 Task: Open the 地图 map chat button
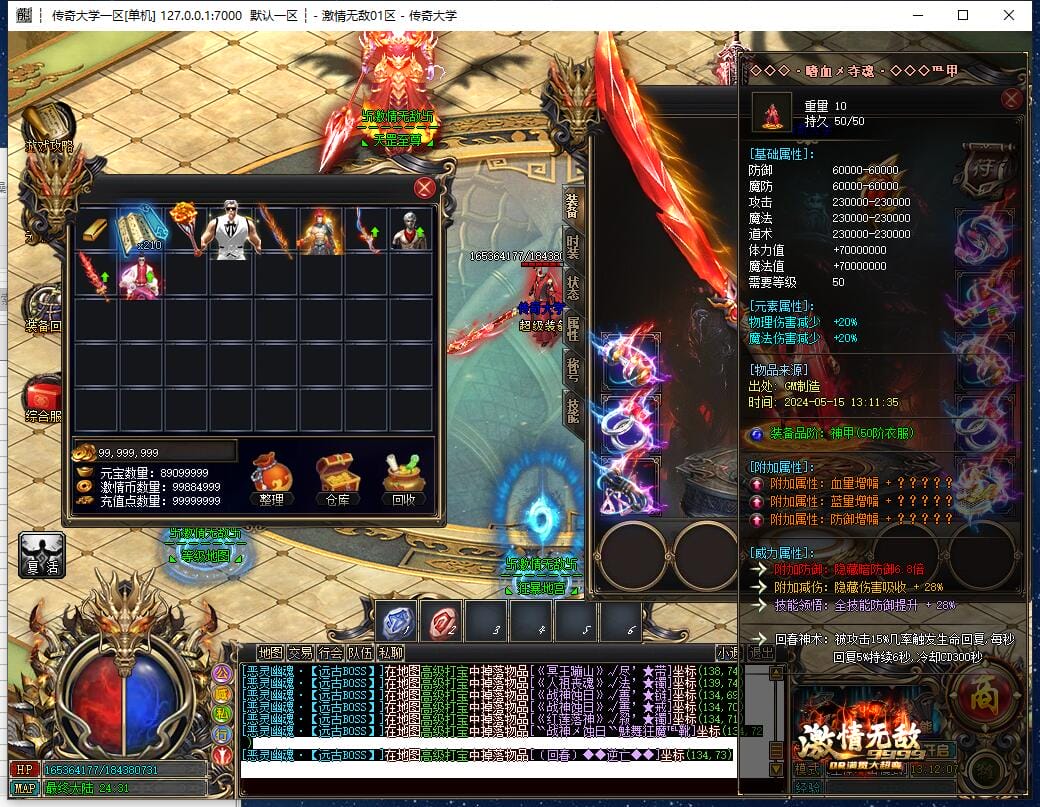pyautogui.click(x=270, y=653)
